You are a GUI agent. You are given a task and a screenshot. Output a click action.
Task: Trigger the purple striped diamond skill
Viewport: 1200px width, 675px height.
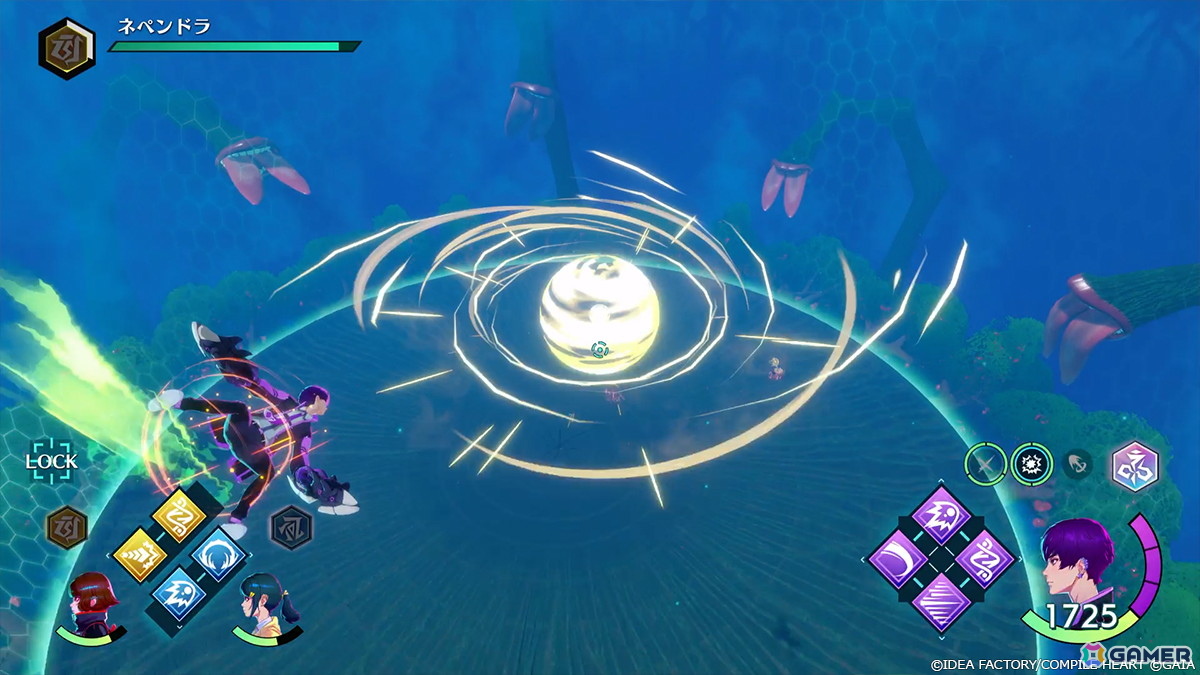click(x=940, y=601)
